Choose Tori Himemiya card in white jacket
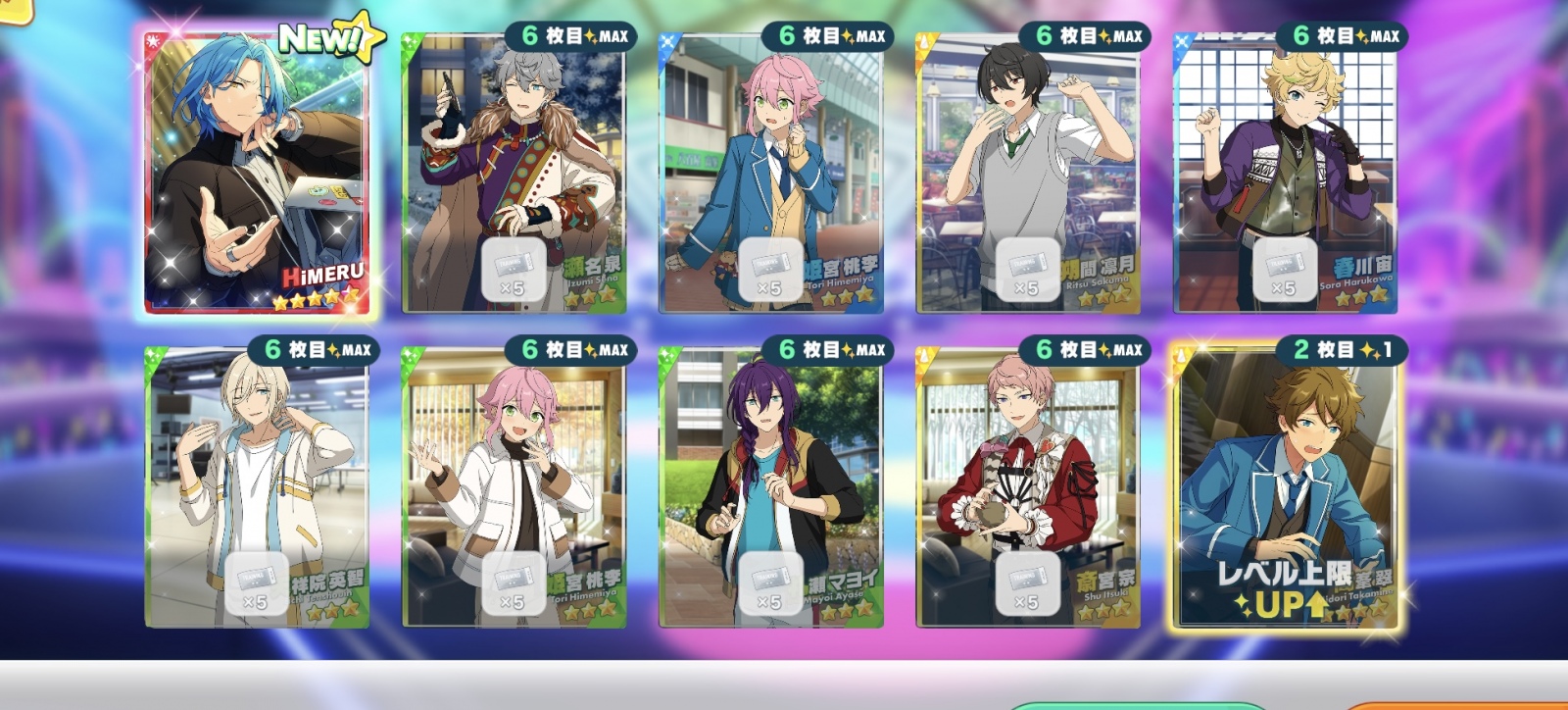 (514, 485)
